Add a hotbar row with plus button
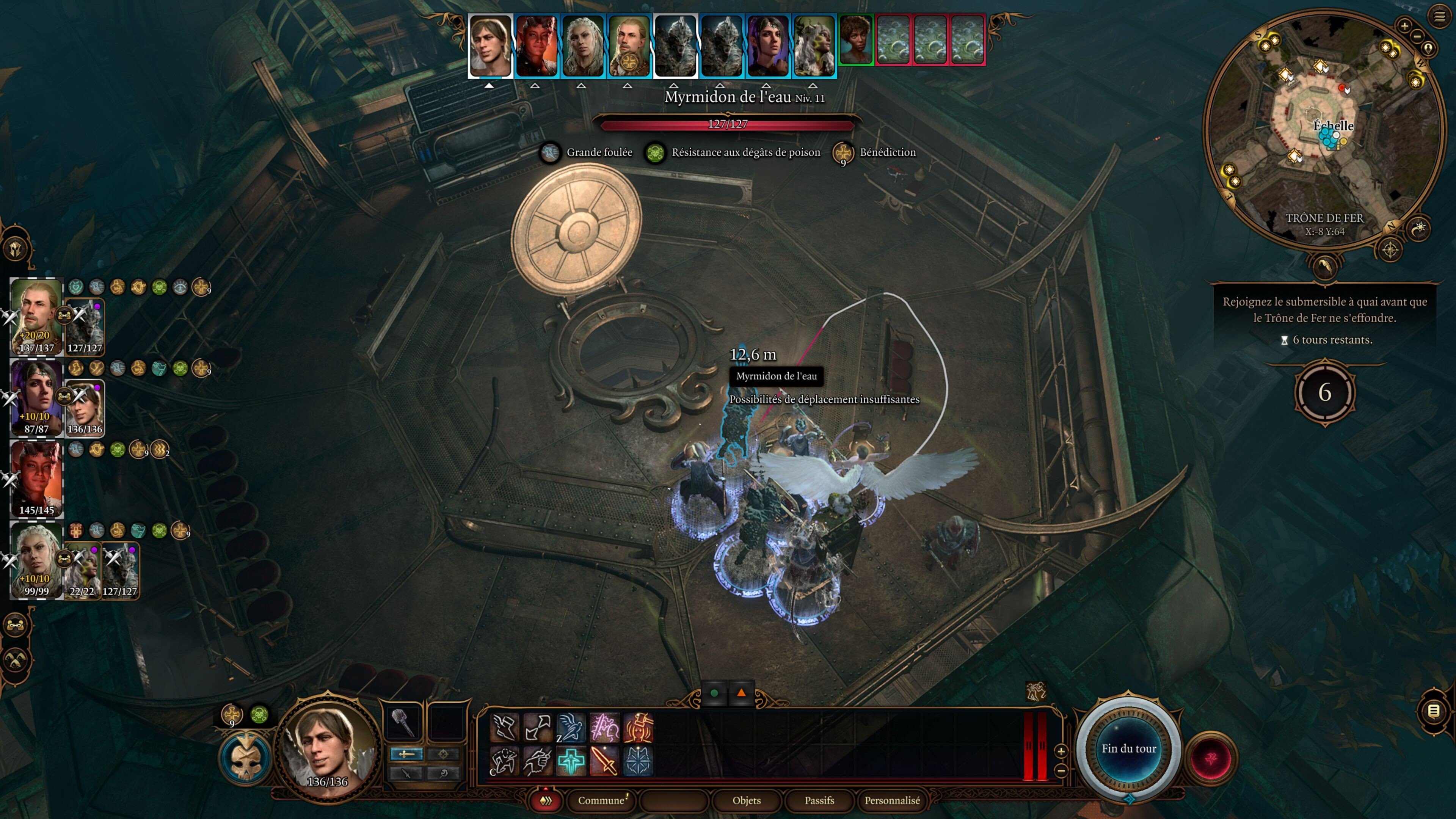The height and width of the screenshot is (819, 1456). 1061,751
